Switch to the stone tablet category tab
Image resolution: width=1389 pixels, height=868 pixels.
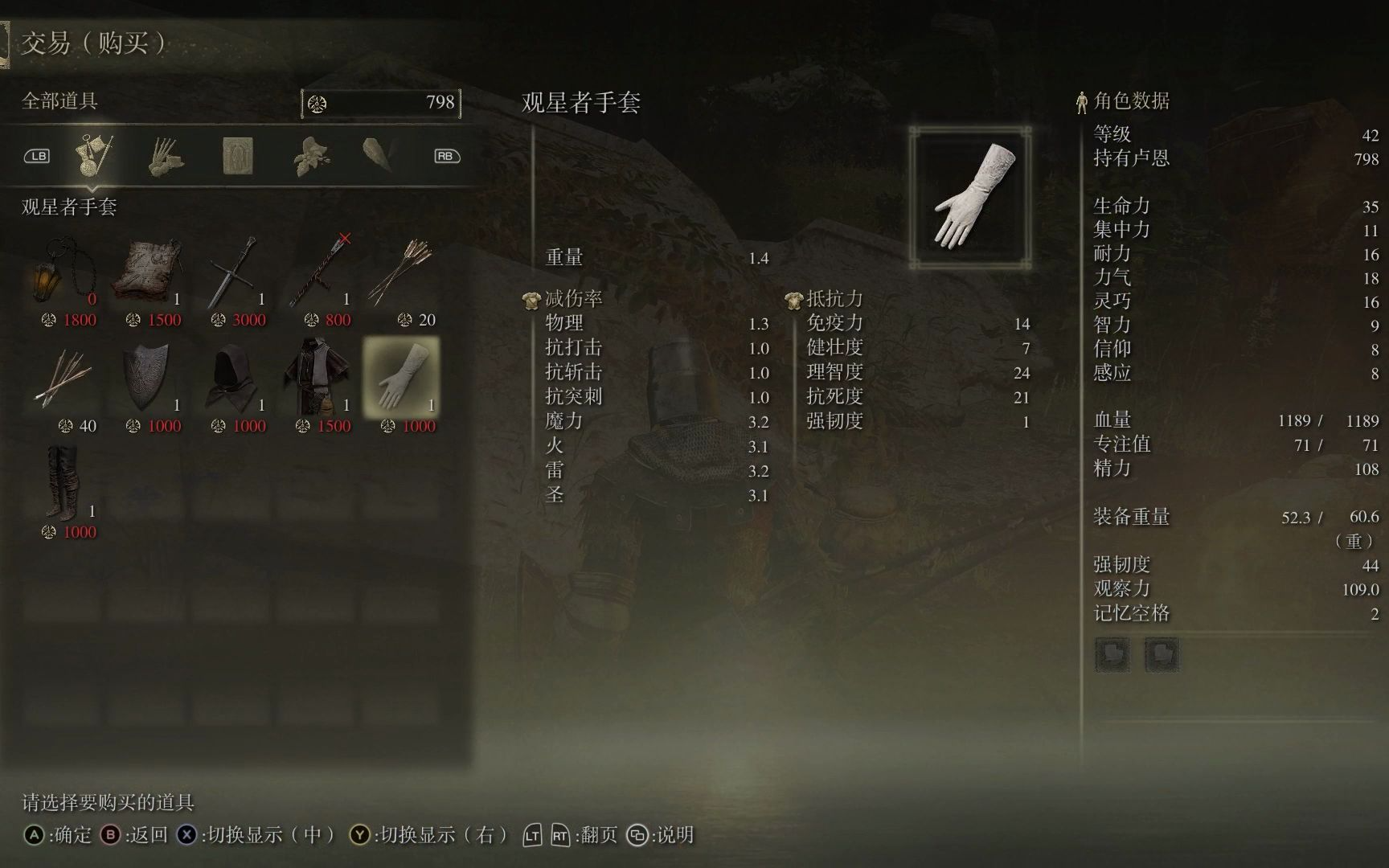(x=238, y=155)
